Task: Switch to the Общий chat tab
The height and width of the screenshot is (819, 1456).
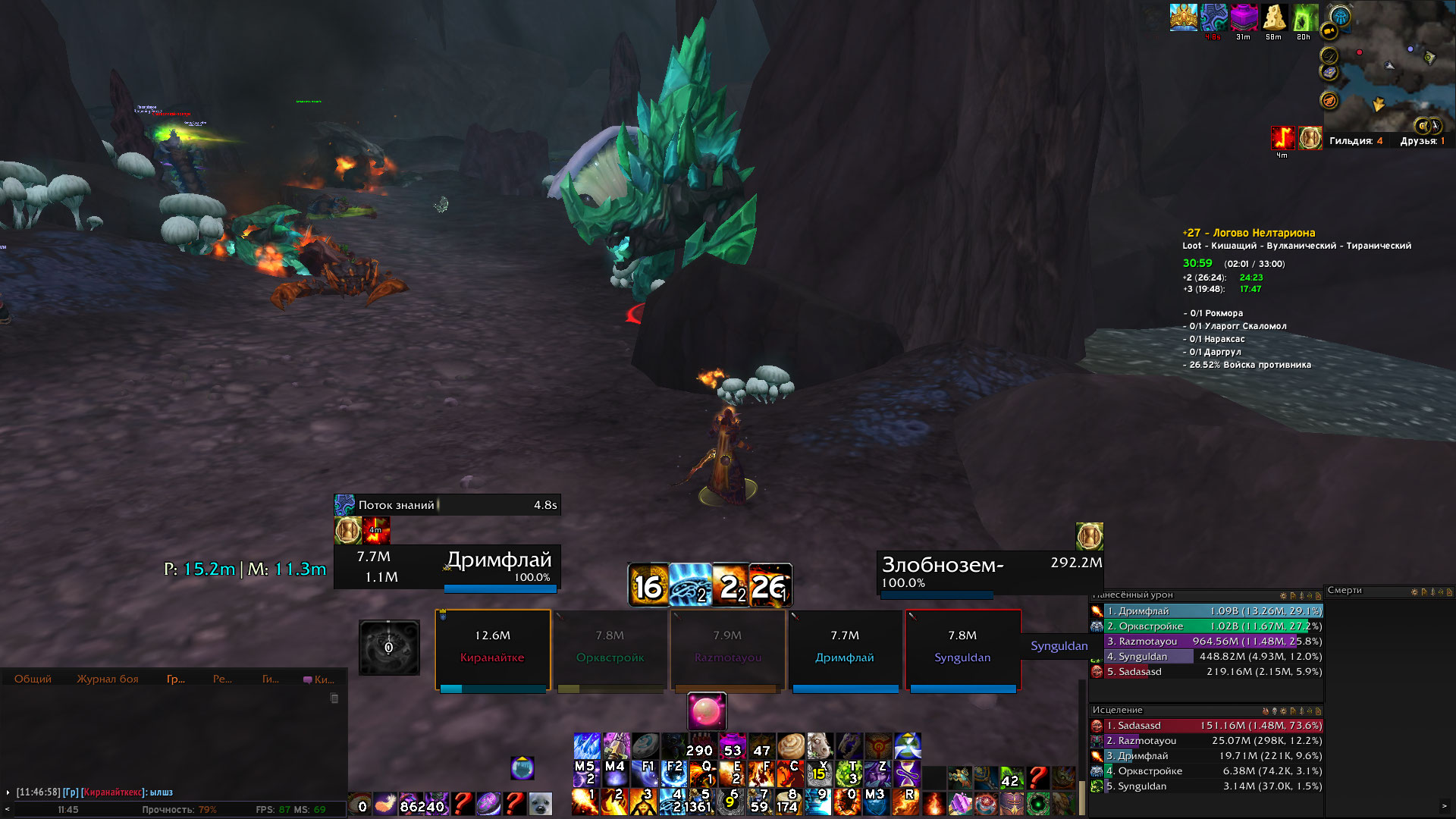Action: coord(33,679)
